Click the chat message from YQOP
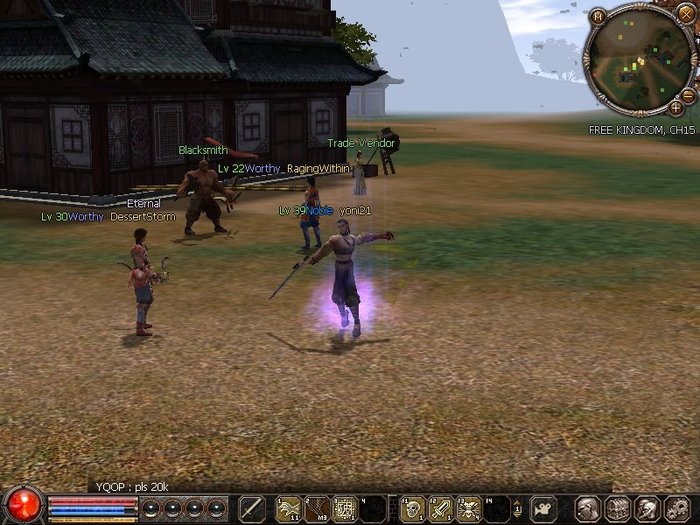 (132, 486)
